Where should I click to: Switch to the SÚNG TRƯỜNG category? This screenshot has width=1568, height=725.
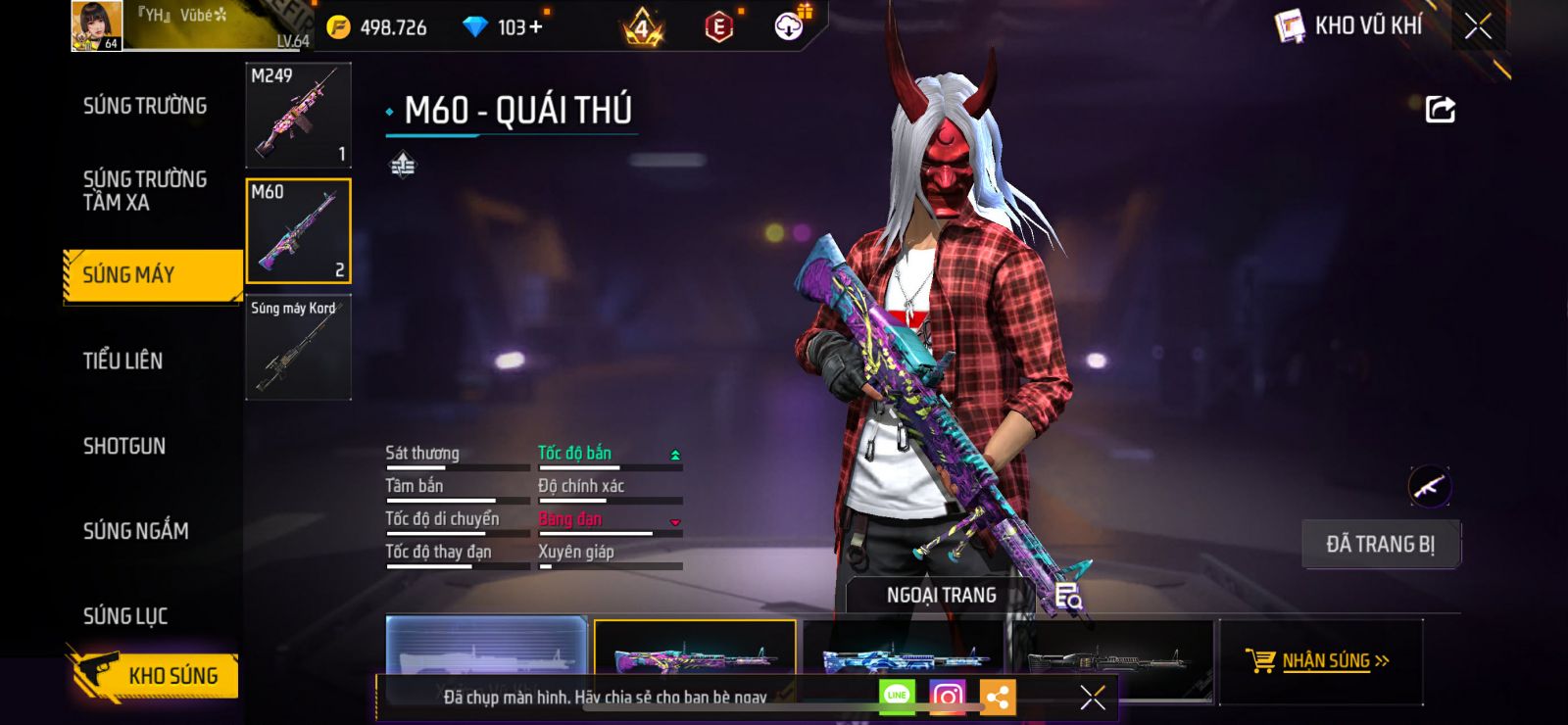click(x=145, y=106)
